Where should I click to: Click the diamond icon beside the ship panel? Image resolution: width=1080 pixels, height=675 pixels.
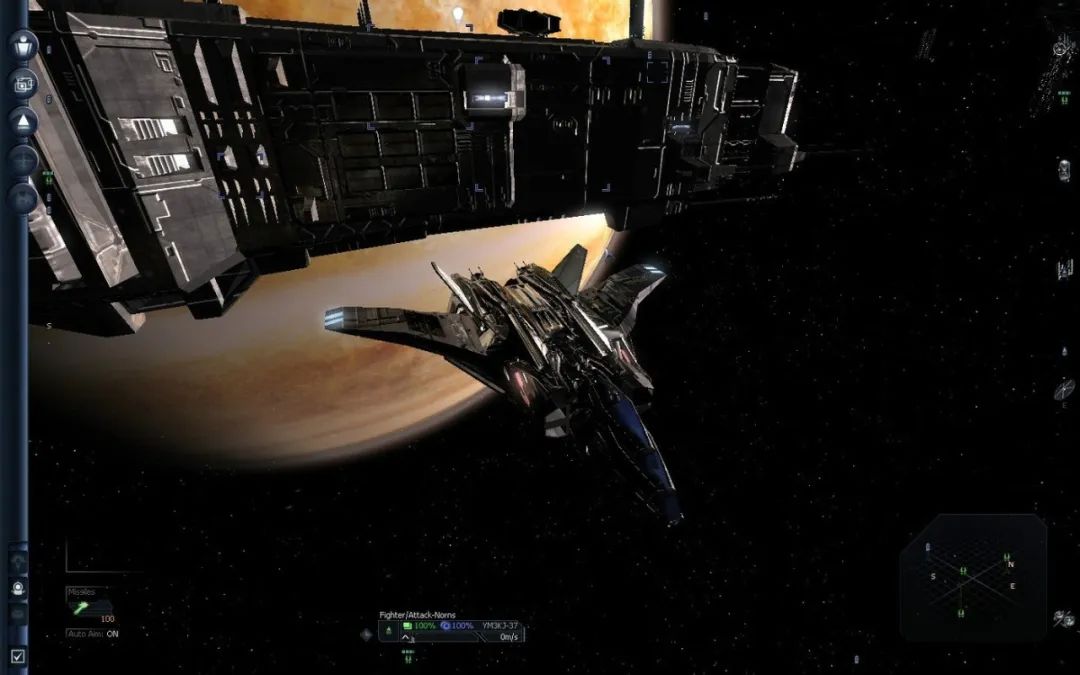pyautogui.click(x=367, y=633)
